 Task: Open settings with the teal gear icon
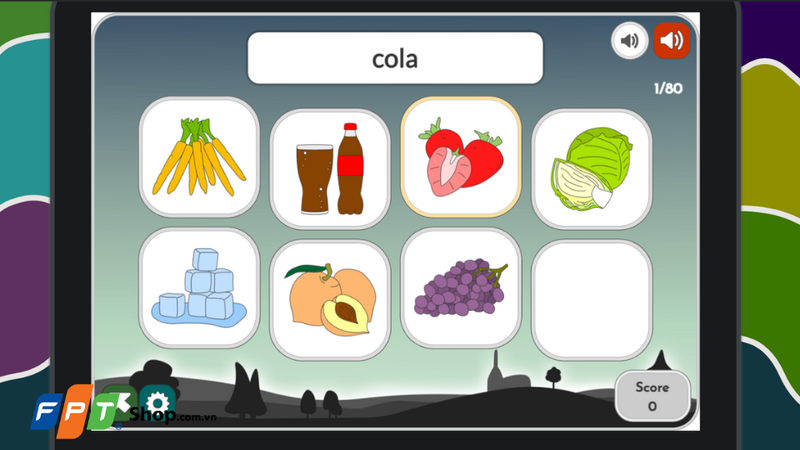point(157,402)
